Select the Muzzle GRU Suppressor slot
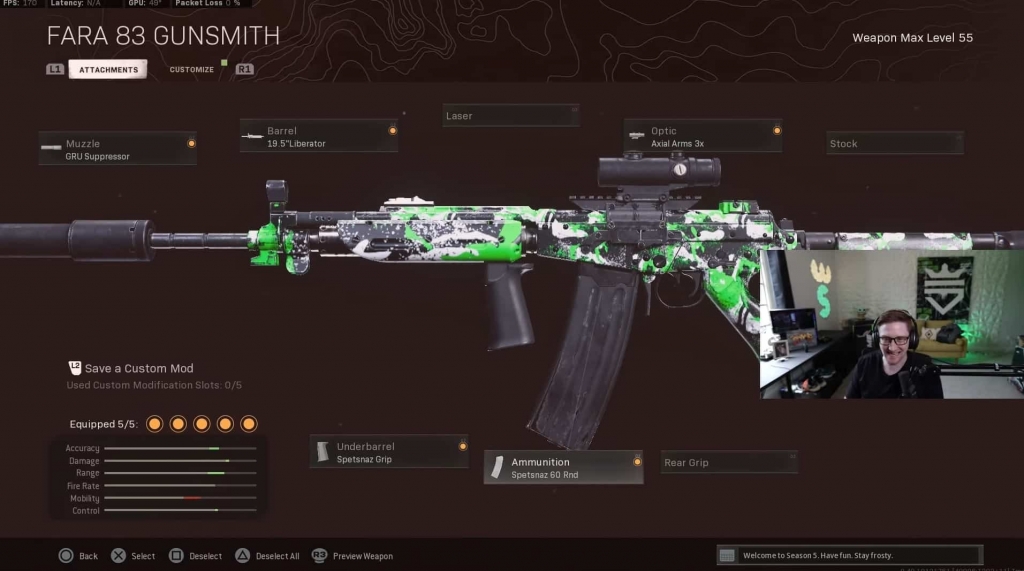The width and height of the screenshot is (1024, 571). (x=118, y=149)
